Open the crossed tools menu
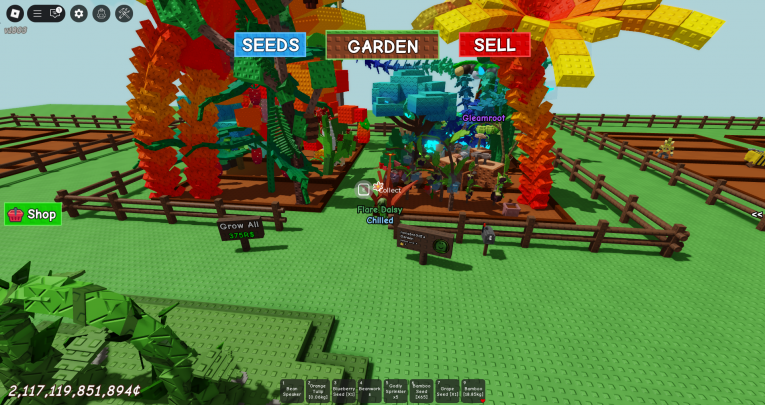Image resolution: width=765 pixels, height=405 pixels. 124,13
